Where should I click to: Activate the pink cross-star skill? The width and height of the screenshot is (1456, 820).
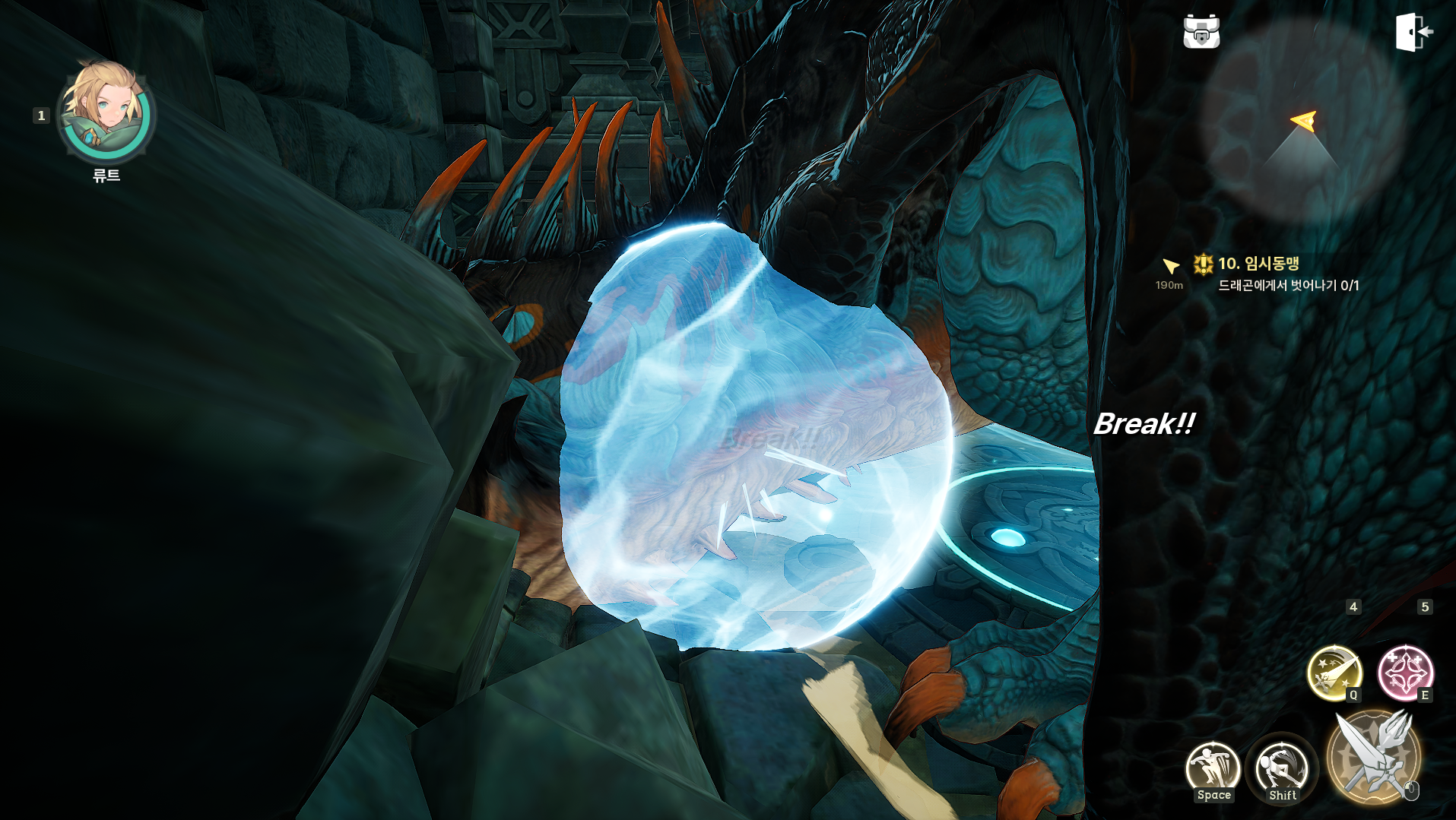pos(1405,672)
